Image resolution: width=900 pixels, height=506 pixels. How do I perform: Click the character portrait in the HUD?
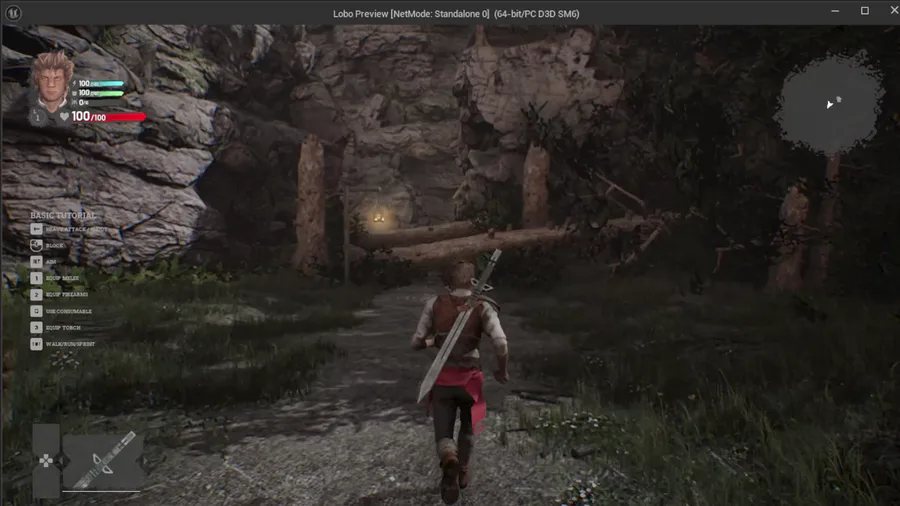click(x=51, y=79)
